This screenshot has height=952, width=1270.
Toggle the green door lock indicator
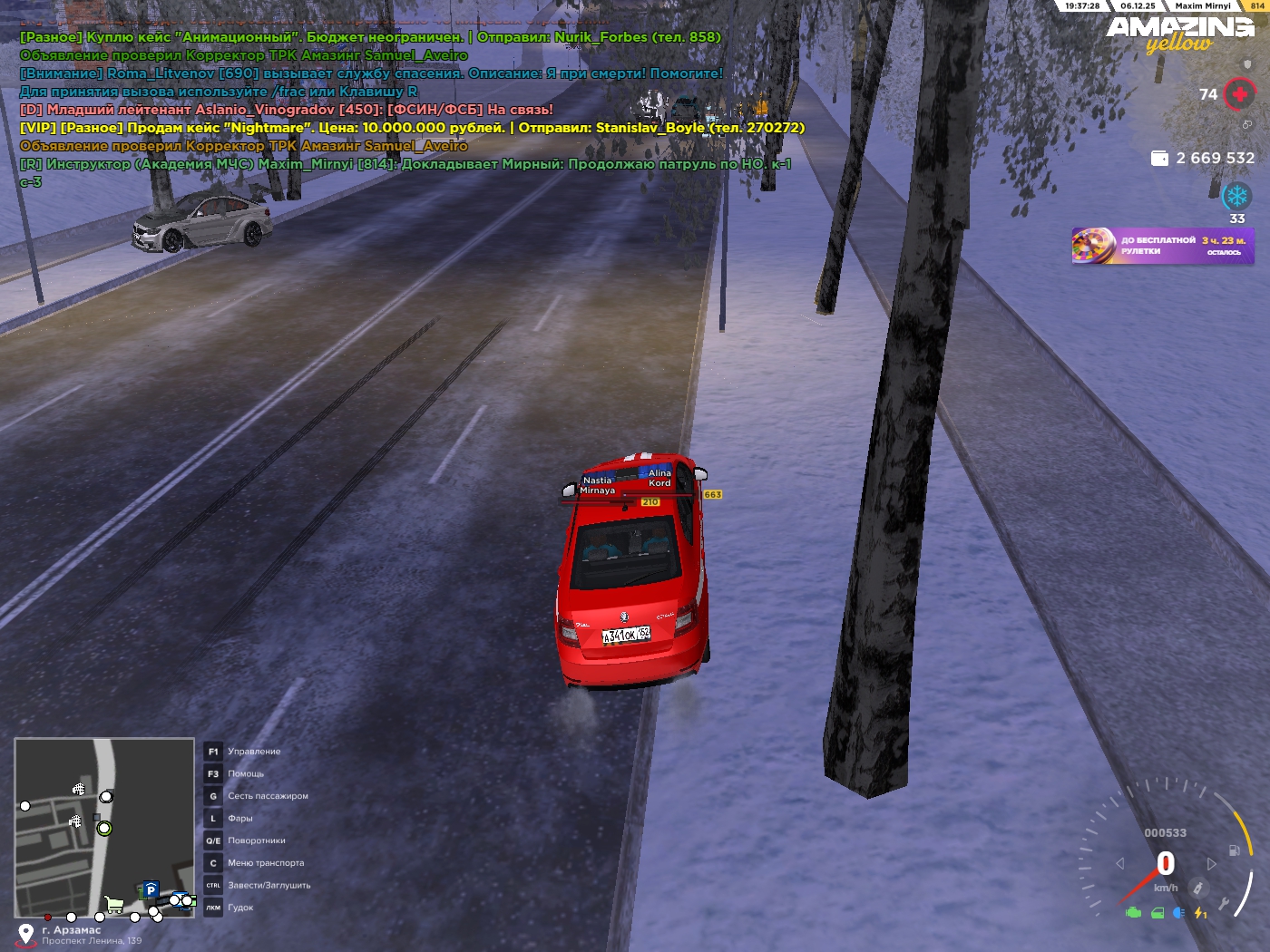pyautogui.click(x=1158, y=913)
